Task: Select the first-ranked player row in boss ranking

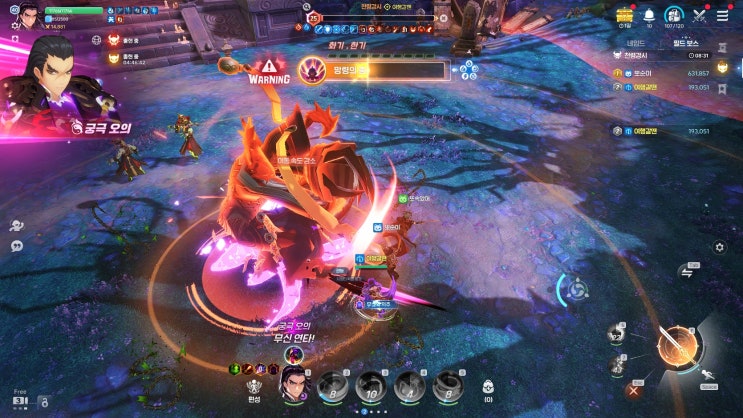Action: pyautogui.click(x=661, y=72)
